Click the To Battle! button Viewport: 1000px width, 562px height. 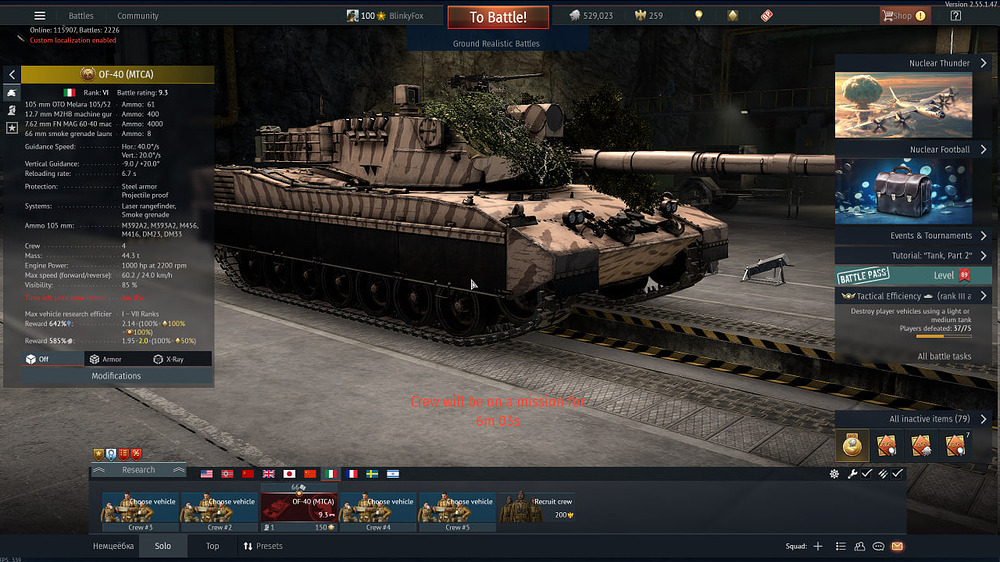497,17
